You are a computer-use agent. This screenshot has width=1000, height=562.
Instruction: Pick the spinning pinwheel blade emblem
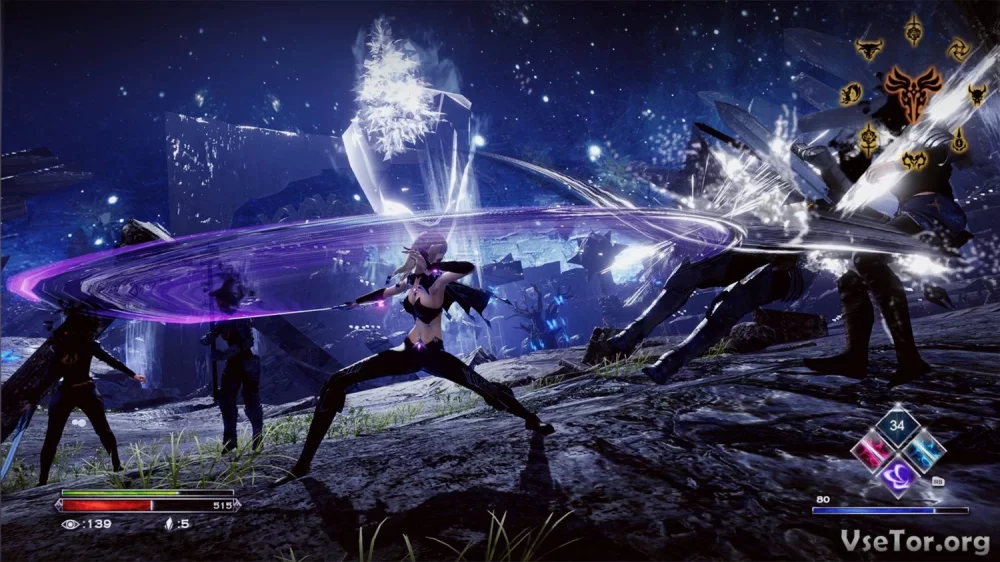click(x=959, y=48)
